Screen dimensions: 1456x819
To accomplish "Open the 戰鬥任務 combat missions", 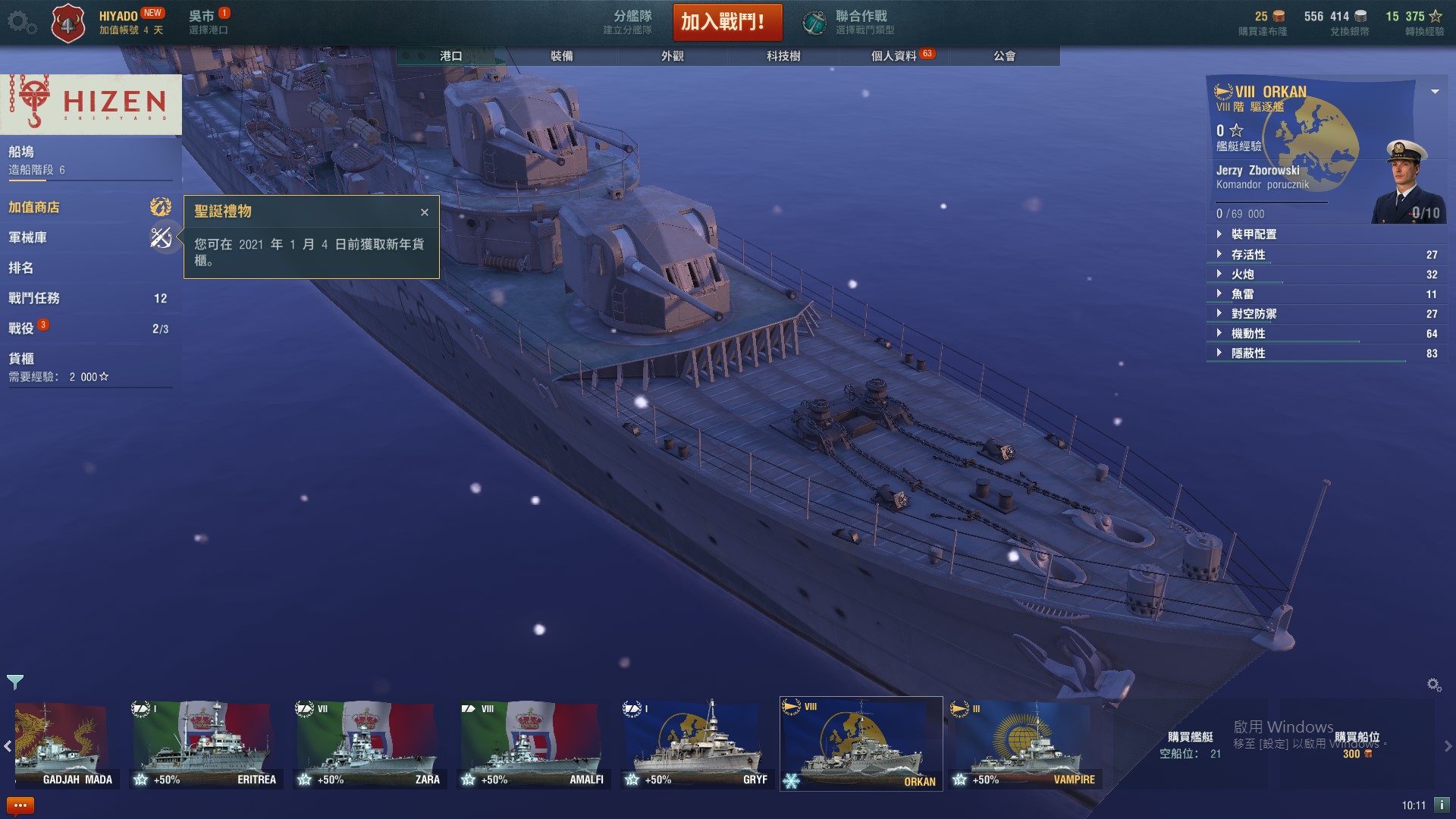I will (34, 298).
